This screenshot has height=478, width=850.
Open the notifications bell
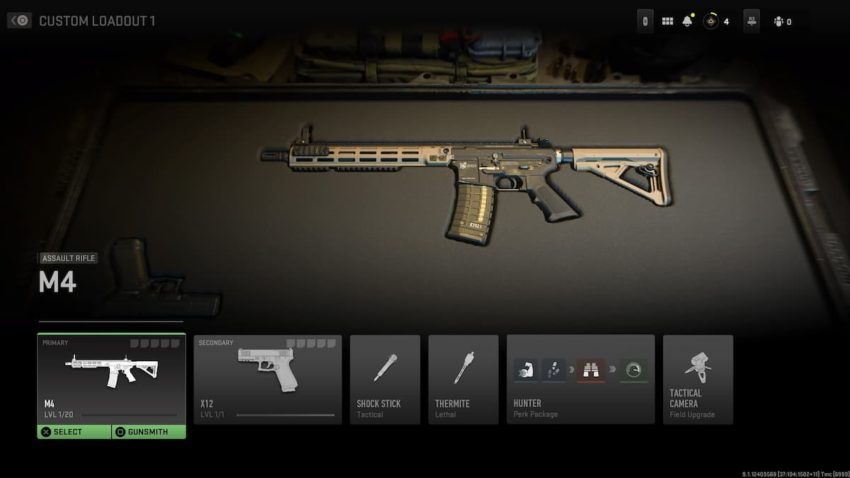click(687, 21)
